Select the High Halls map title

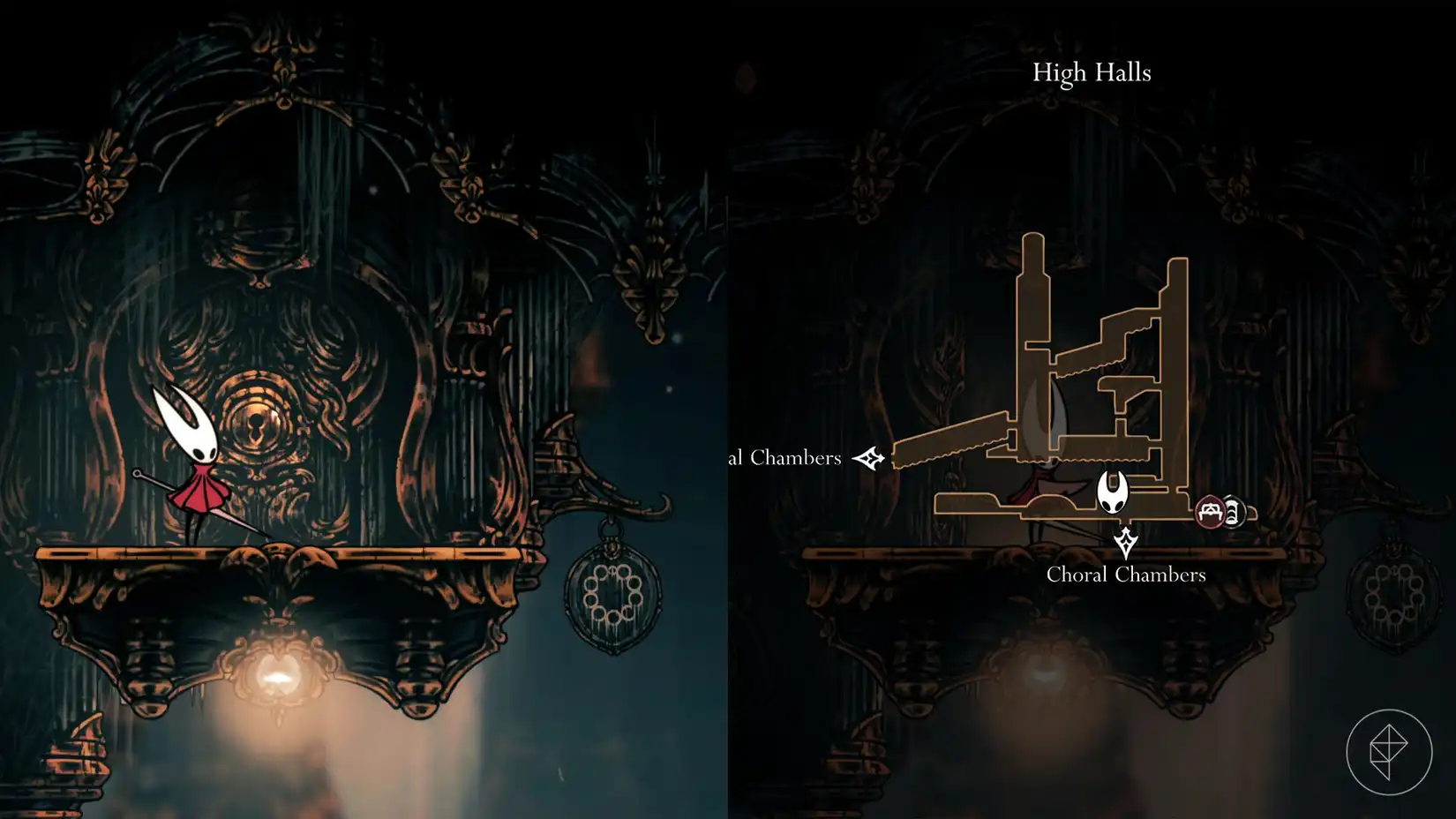click(1092, 73)
